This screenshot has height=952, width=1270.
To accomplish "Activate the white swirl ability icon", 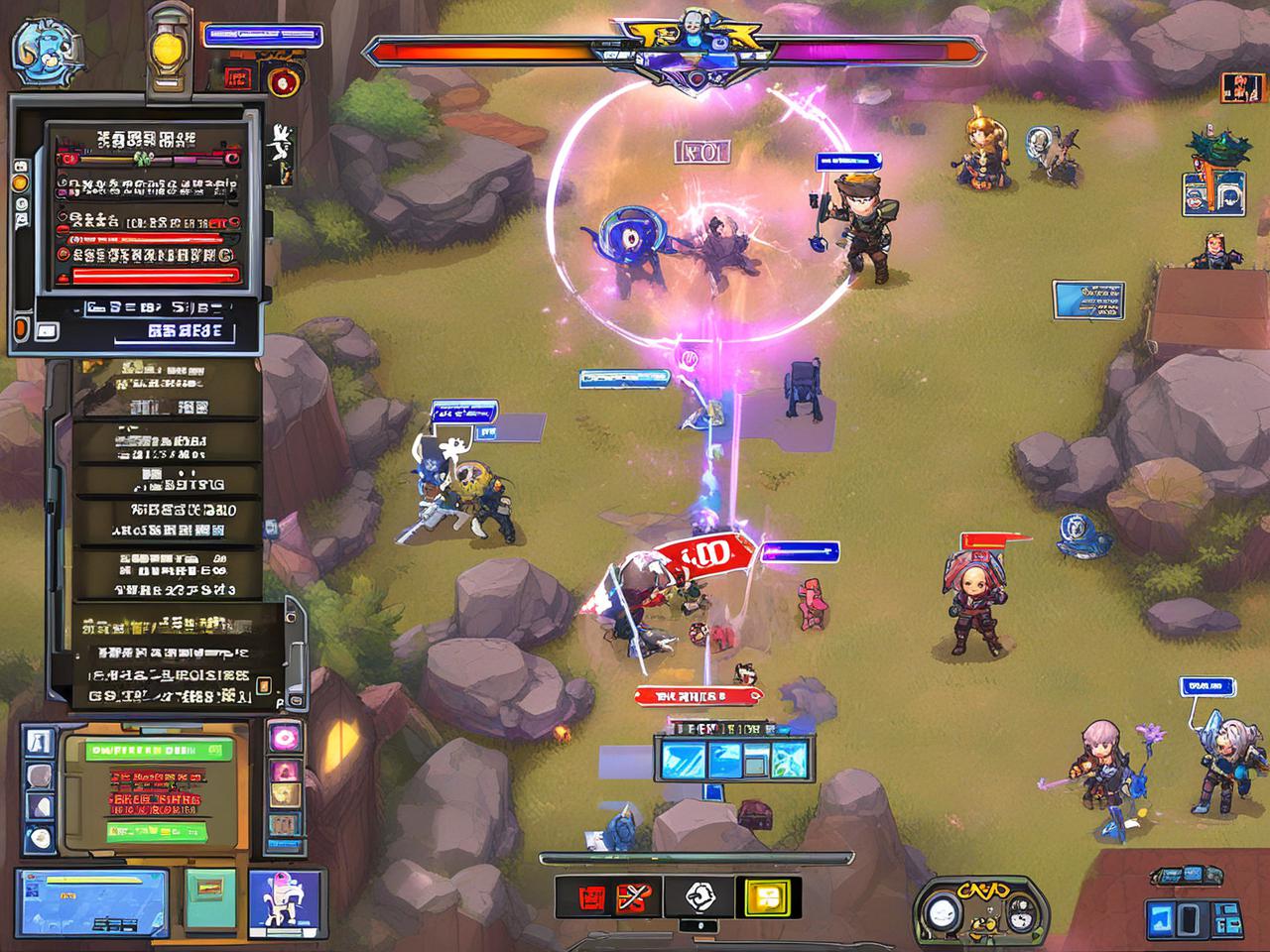I will [x=701, y=897].
